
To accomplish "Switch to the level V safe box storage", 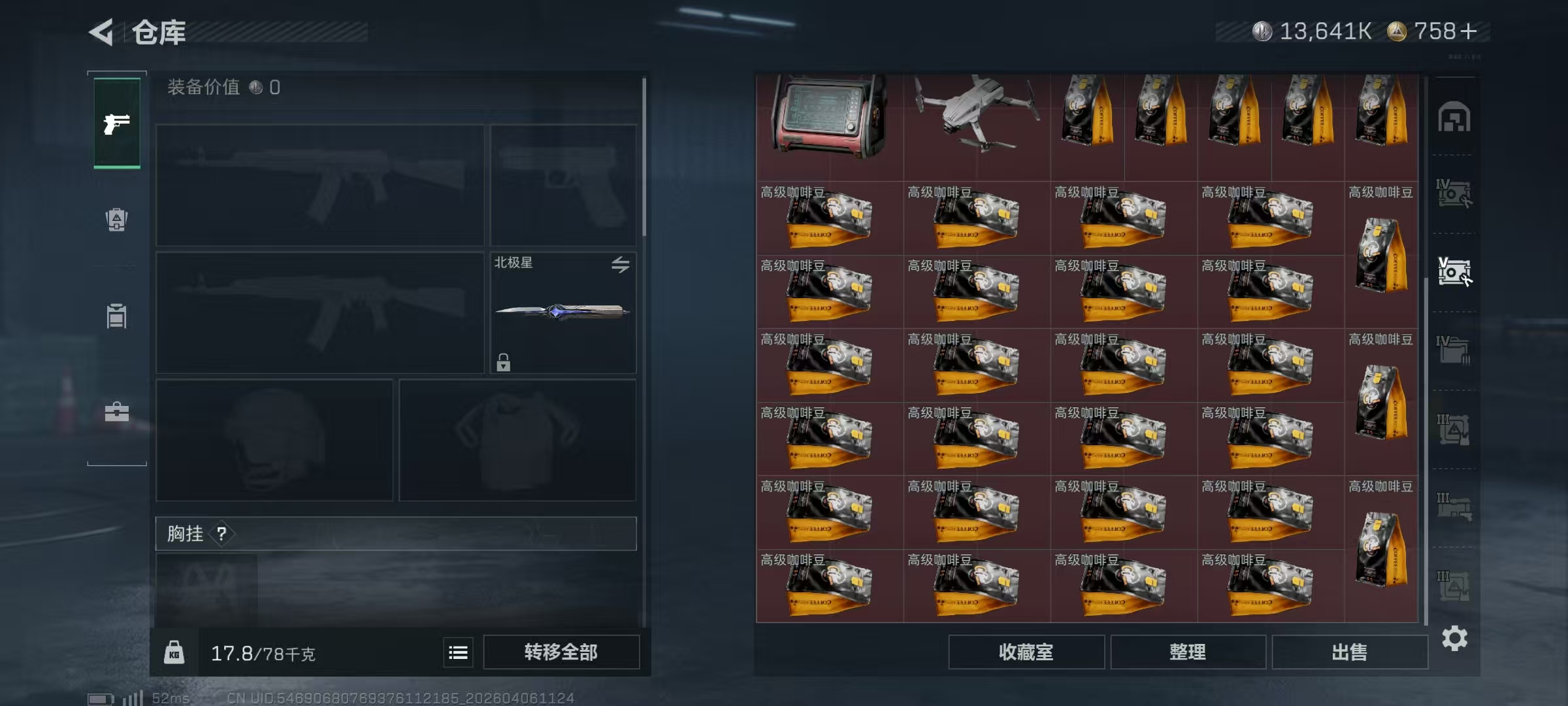I will click(x=1456, y=269).
